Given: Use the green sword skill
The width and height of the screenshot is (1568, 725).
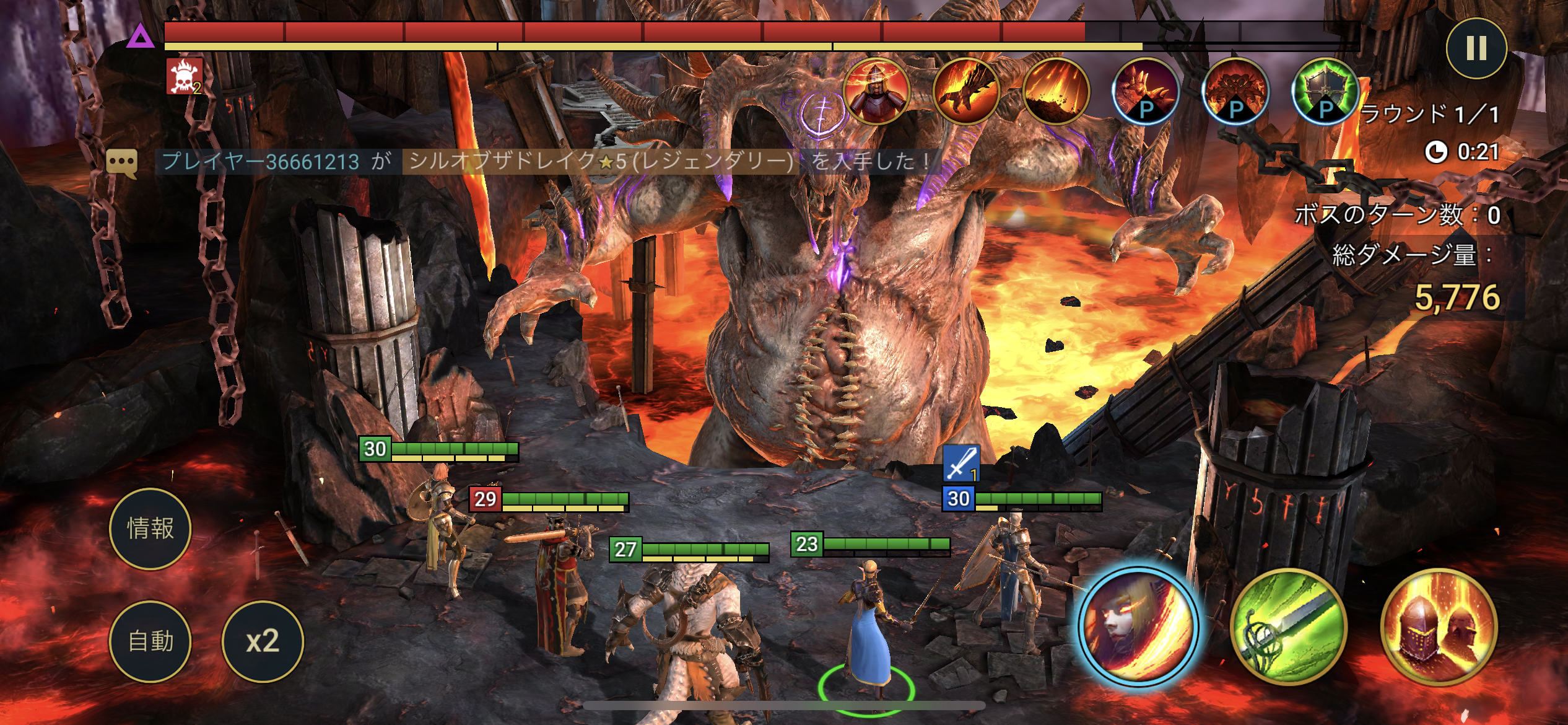Looking at the screenshot, I should coord(1288,626).
